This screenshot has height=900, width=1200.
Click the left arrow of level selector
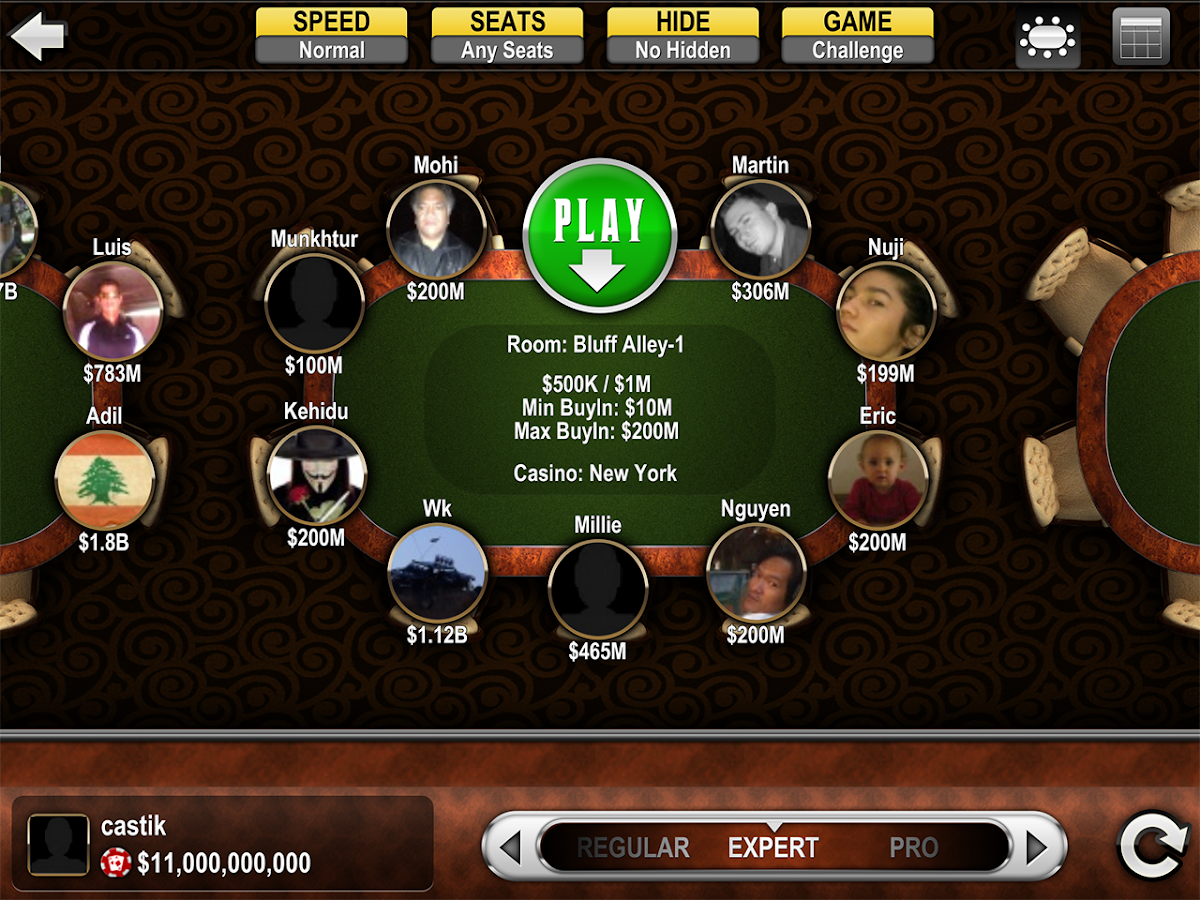510,848
